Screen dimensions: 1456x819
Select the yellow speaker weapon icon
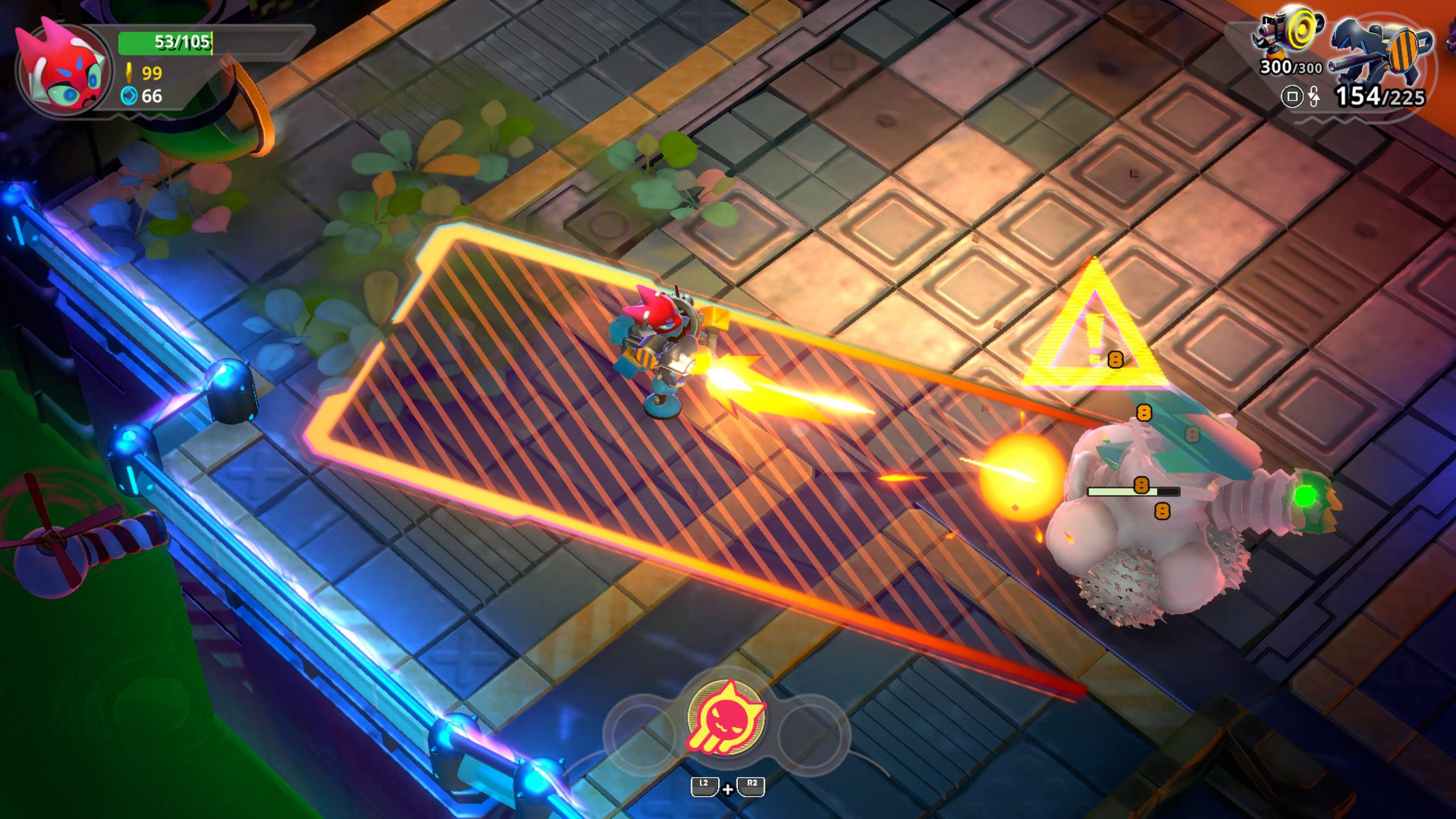1288,34
